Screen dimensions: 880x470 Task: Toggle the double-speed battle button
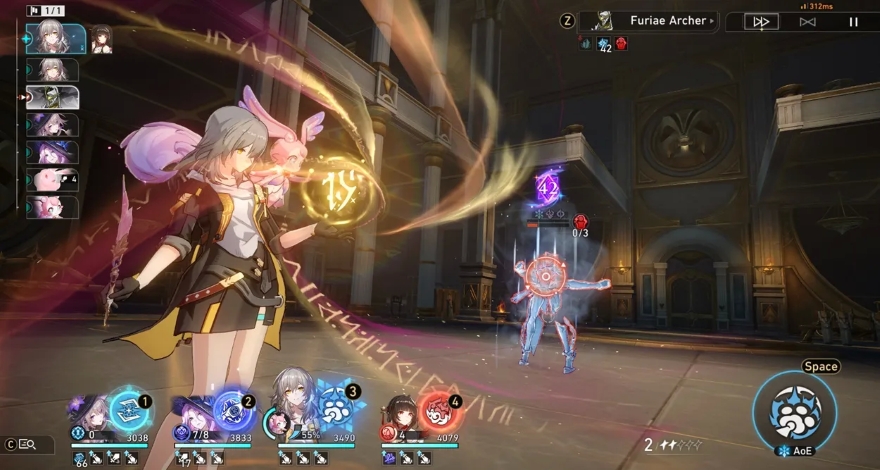[761, 21]
